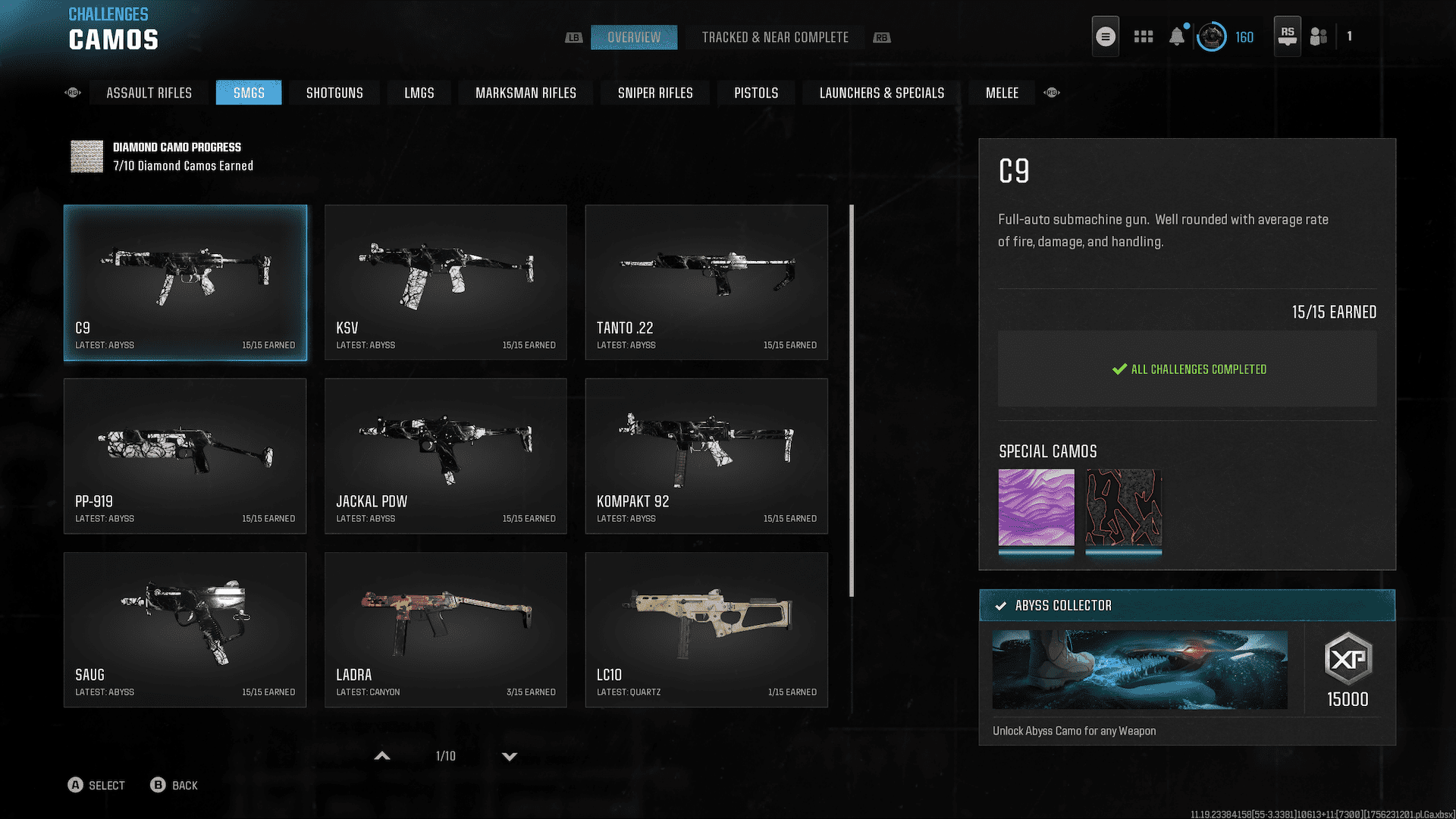Click the down arrow page control

(x=510, y=756)
